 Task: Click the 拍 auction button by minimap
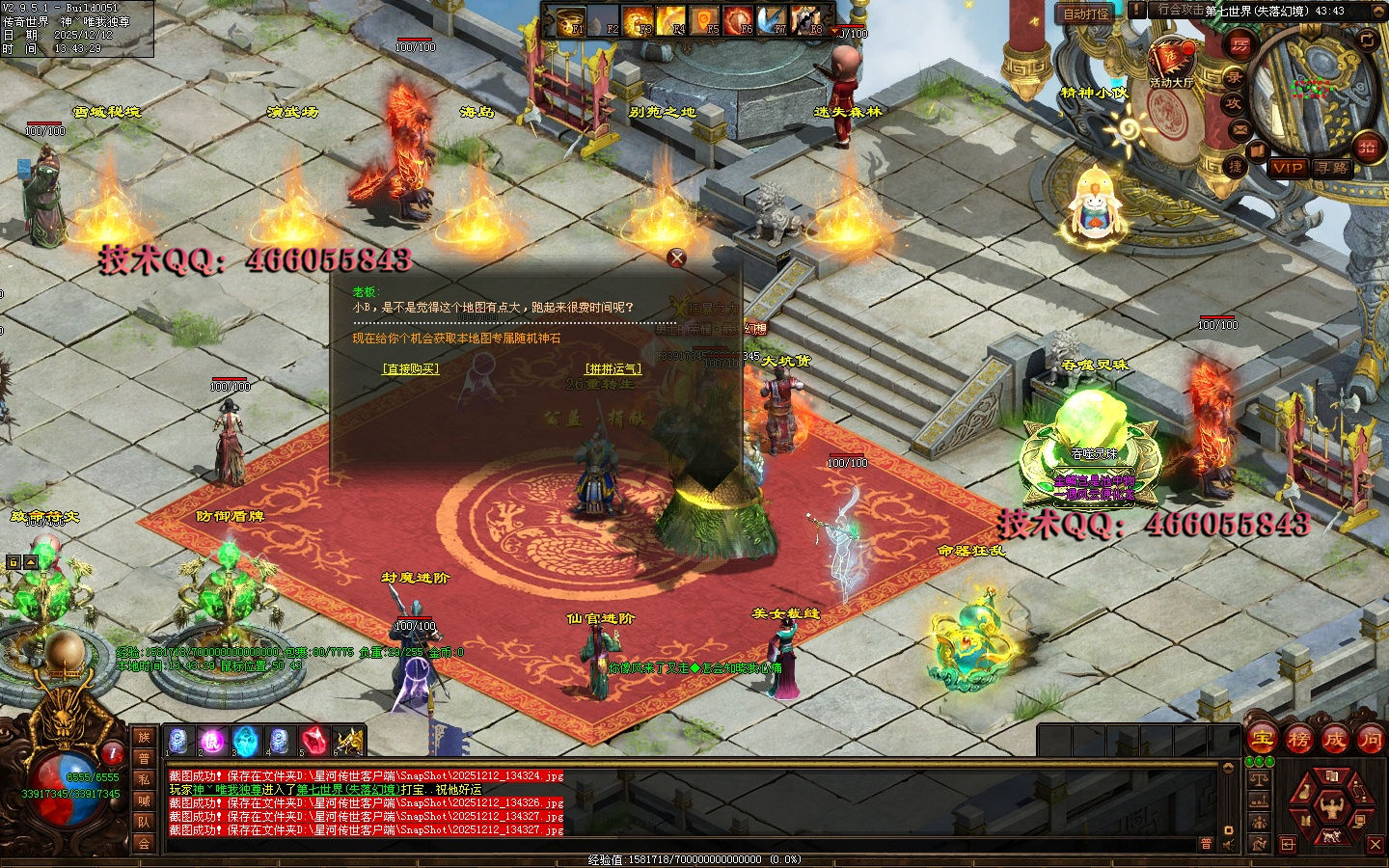point(1367,147)
